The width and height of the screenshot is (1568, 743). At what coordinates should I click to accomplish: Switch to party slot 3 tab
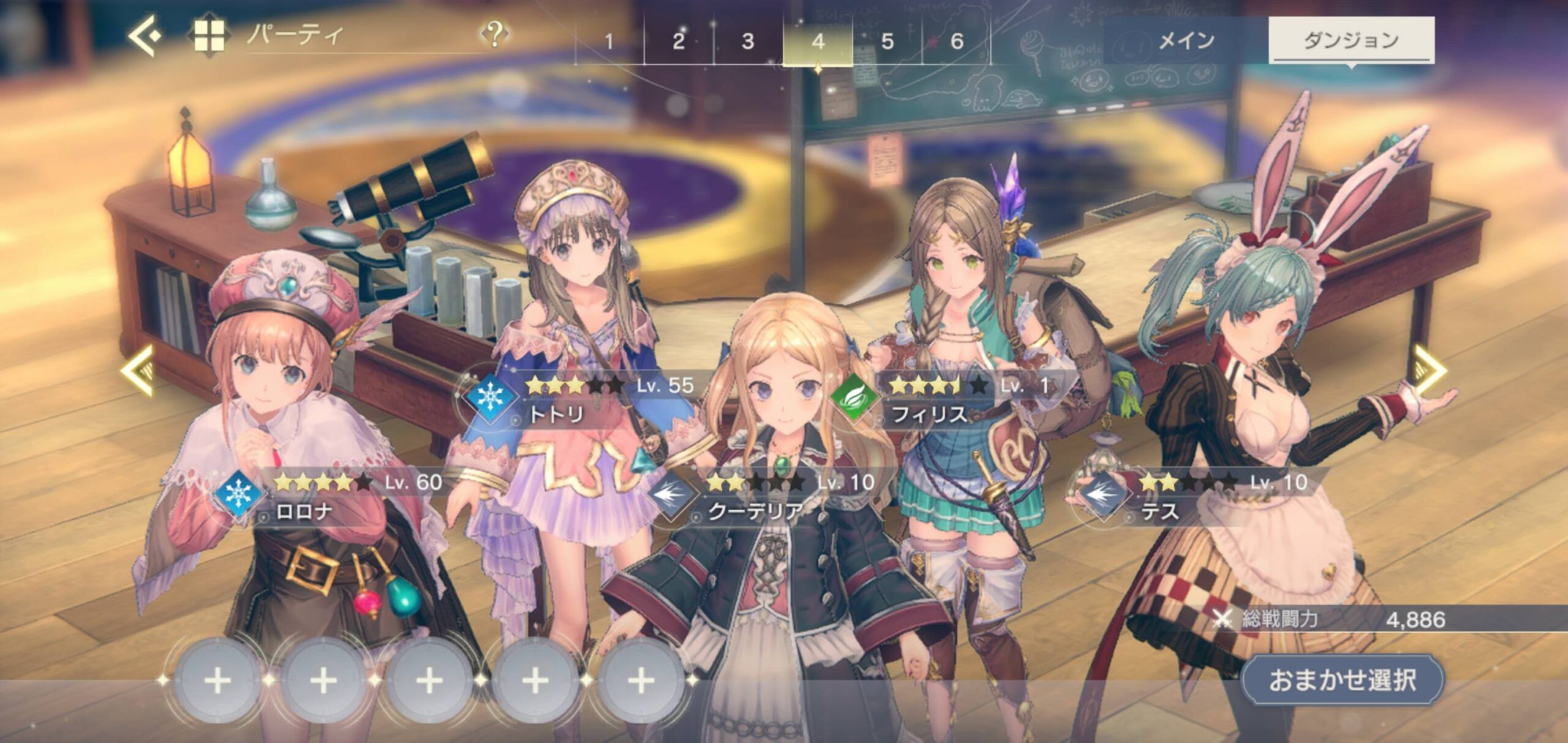point(748,42)
